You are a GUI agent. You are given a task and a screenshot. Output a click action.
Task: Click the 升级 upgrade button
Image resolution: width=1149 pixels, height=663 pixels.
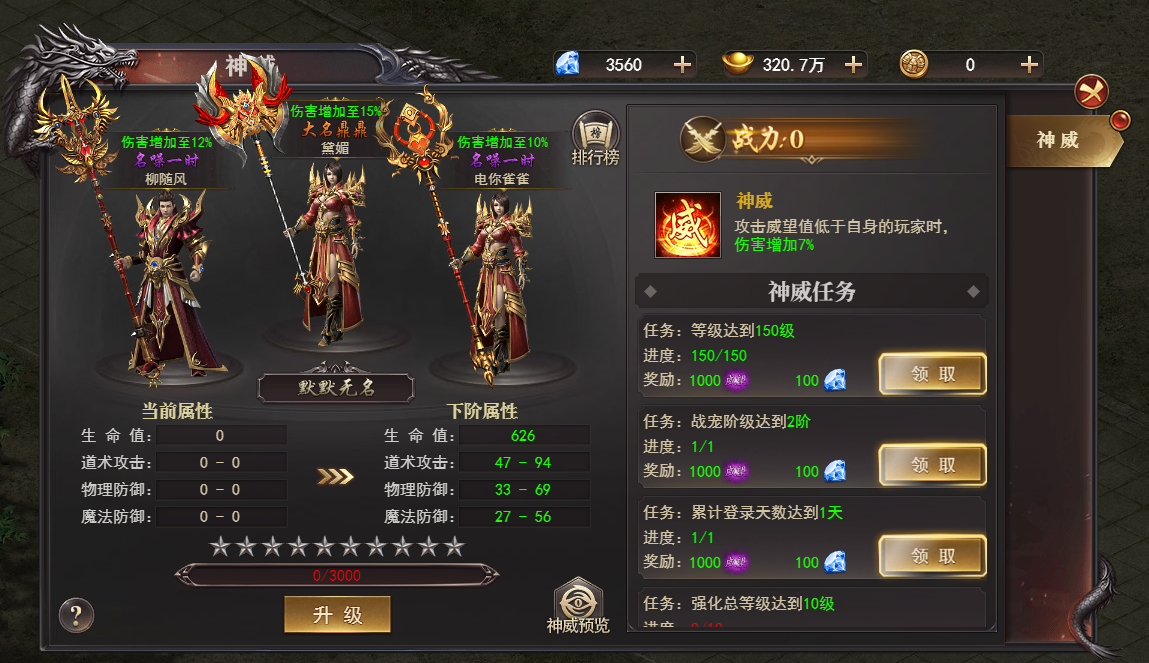(x=337, y=615)
